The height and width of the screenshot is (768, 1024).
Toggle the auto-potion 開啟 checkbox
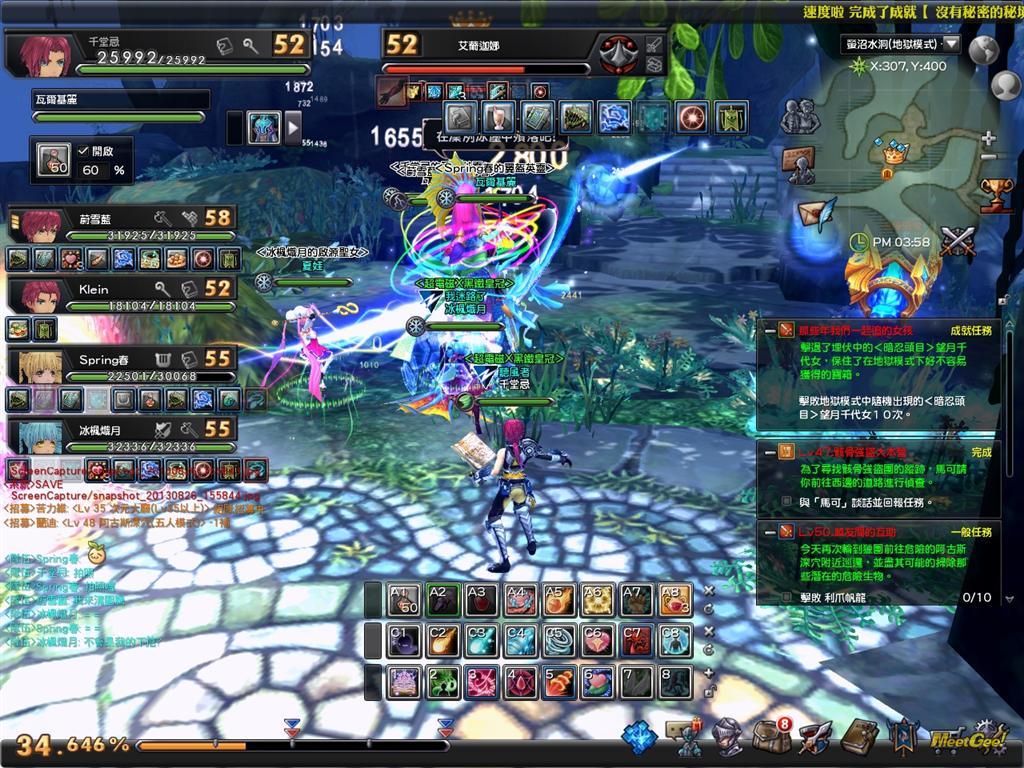(85, 151)
